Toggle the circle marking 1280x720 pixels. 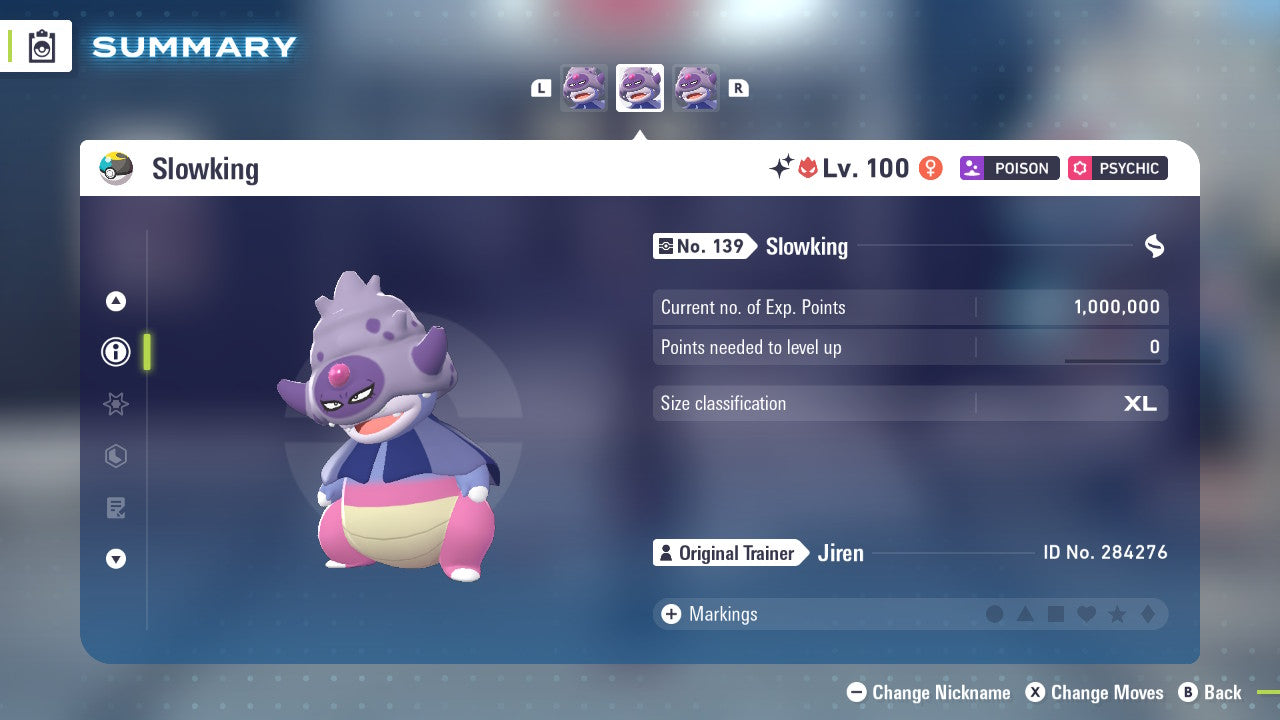tap(995, 614)
